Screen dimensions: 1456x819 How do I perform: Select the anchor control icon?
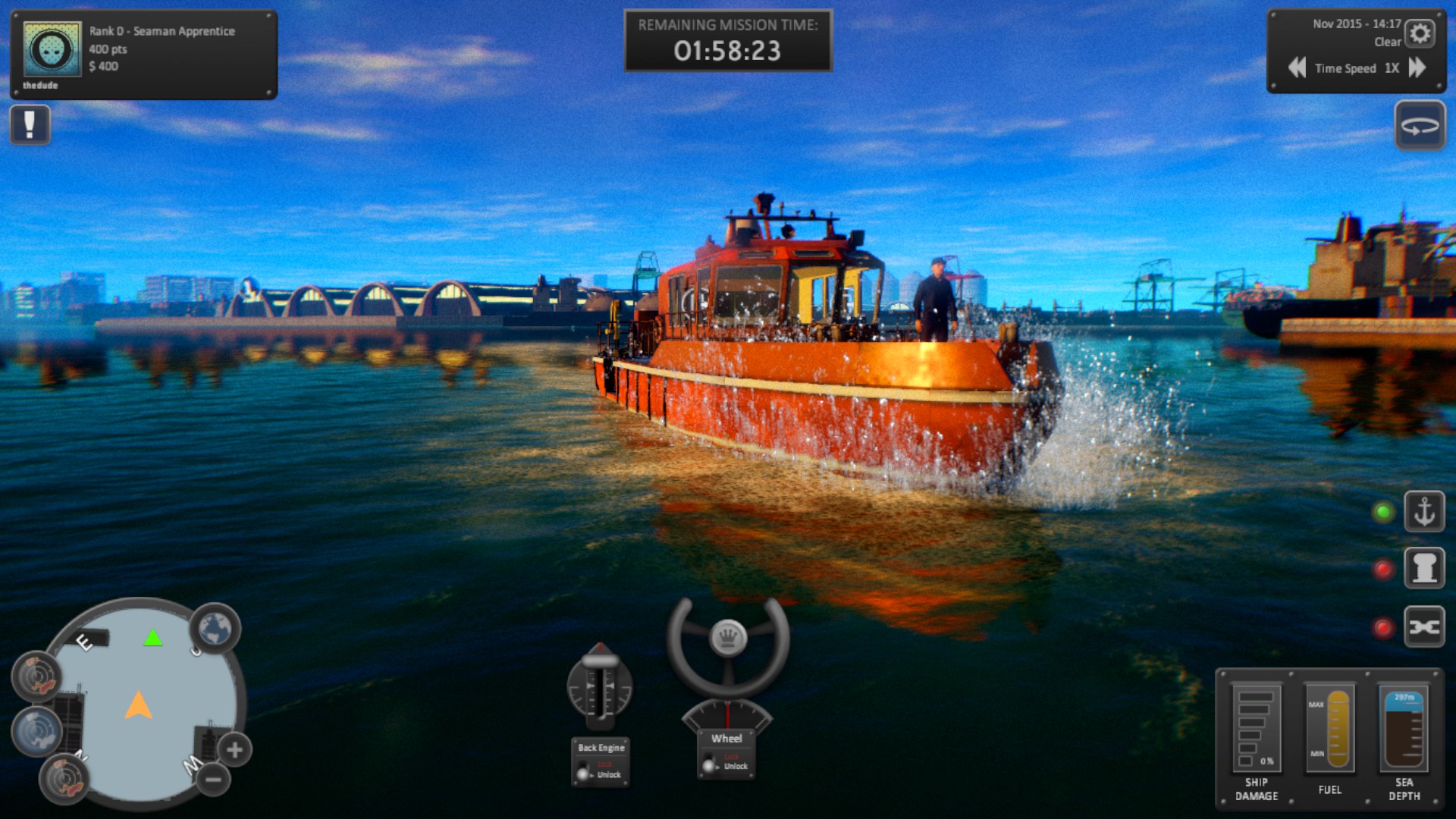coord(1424,510)
